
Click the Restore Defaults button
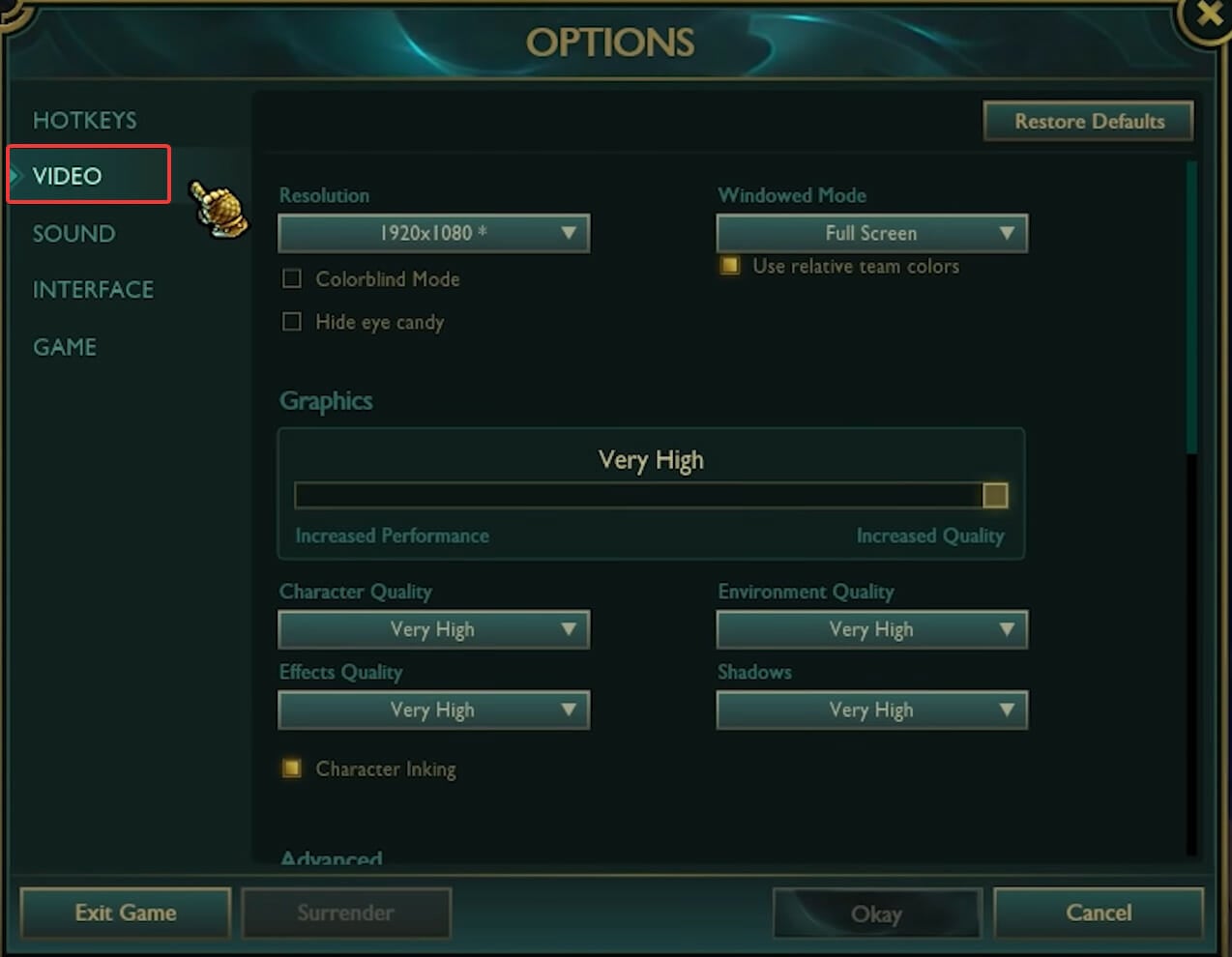point(1088,122)
